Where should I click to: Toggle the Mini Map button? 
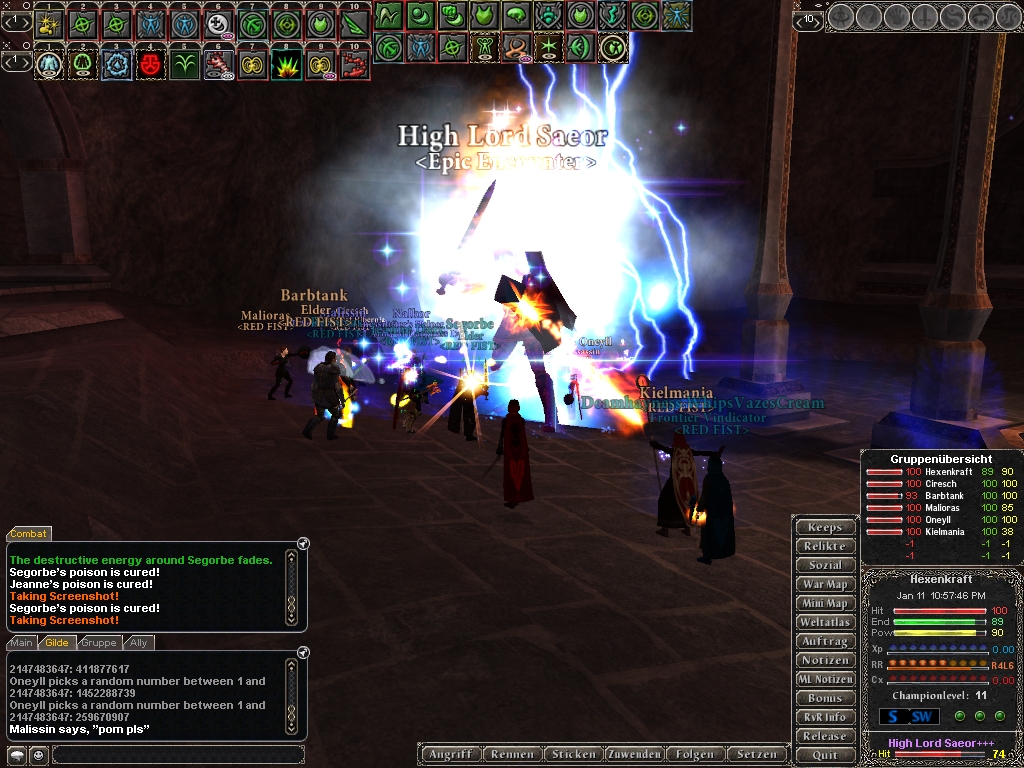pyautogui.click(x=825, y=603)
